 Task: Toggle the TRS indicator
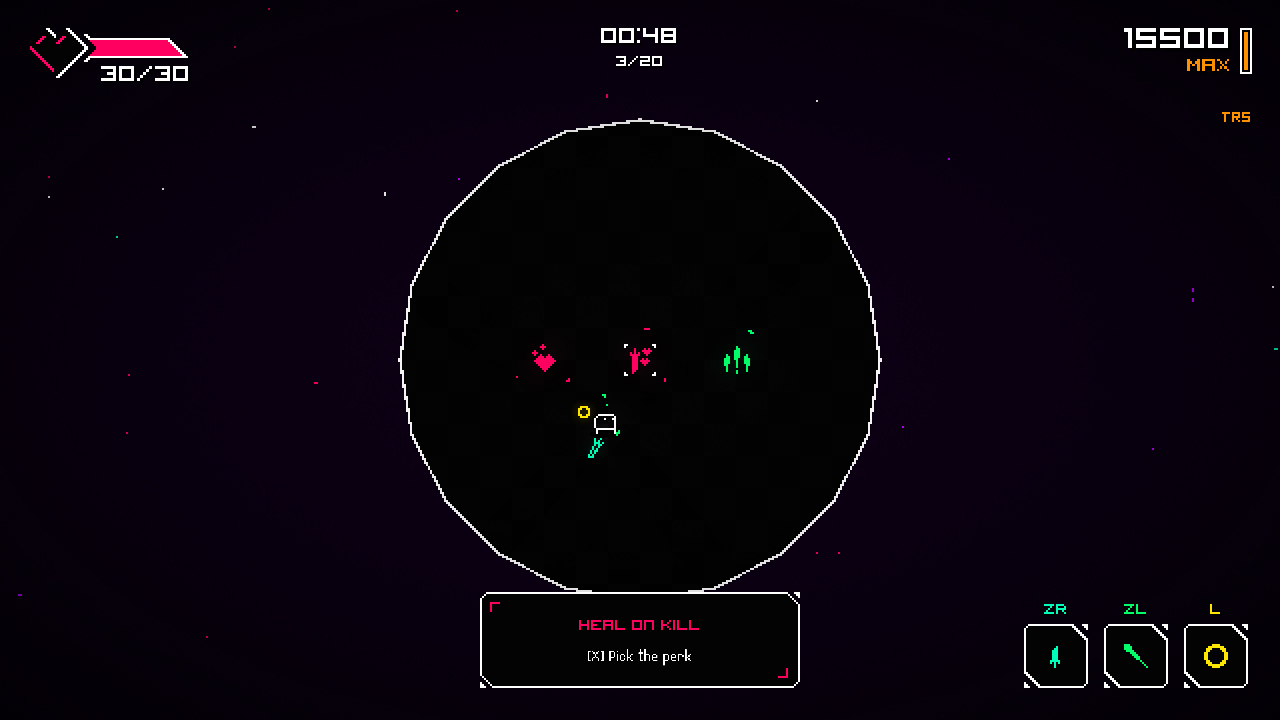(1237, 117)
